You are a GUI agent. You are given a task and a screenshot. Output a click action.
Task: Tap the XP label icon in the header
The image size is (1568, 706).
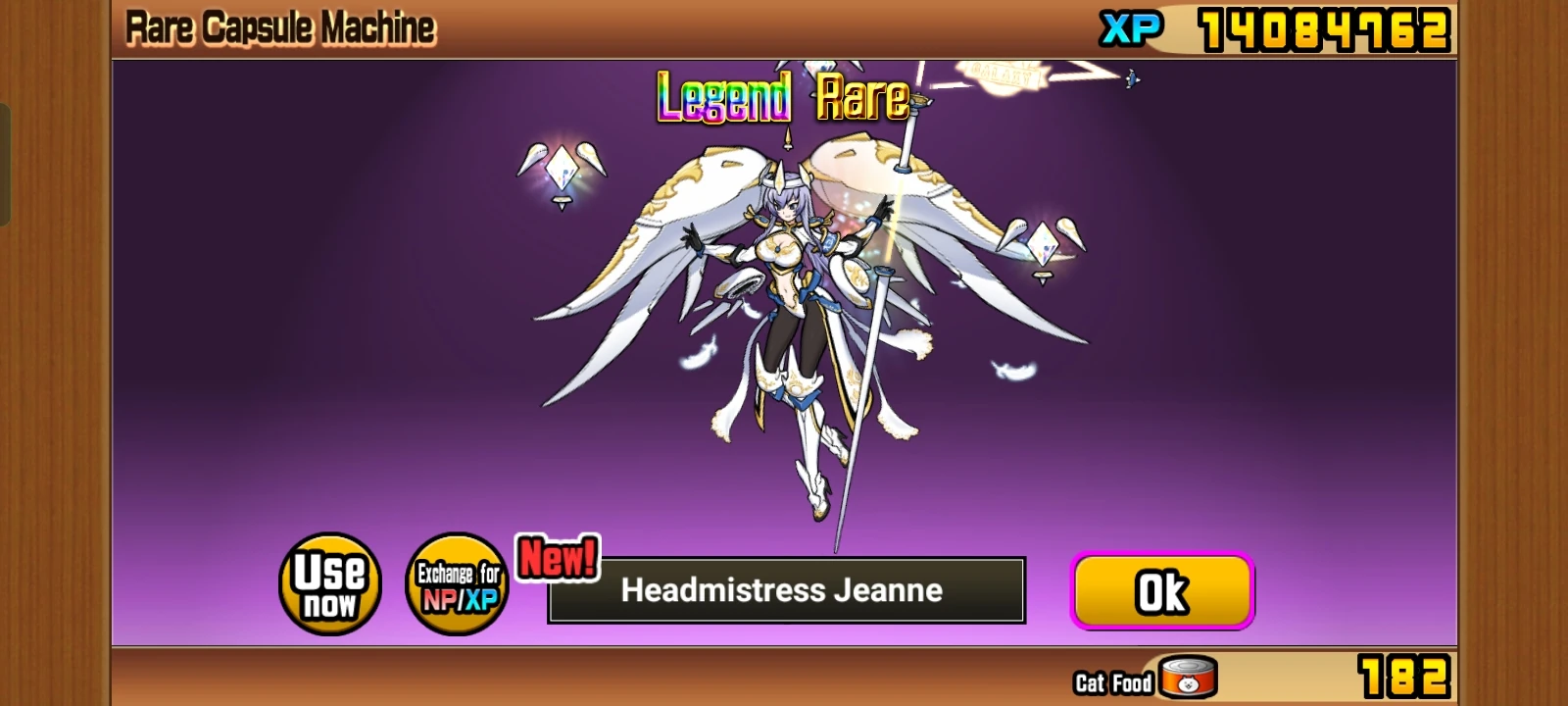click(1133, 25)
